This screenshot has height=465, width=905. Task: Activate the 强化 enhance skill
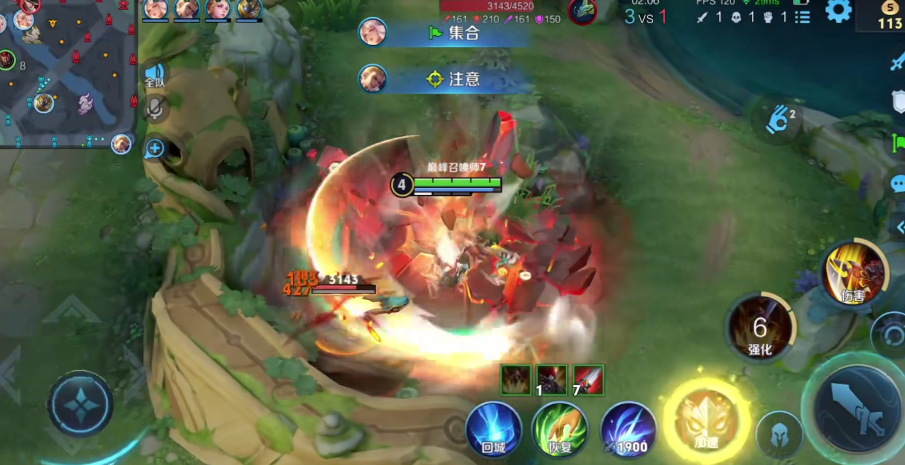click(x=760, y=328)
